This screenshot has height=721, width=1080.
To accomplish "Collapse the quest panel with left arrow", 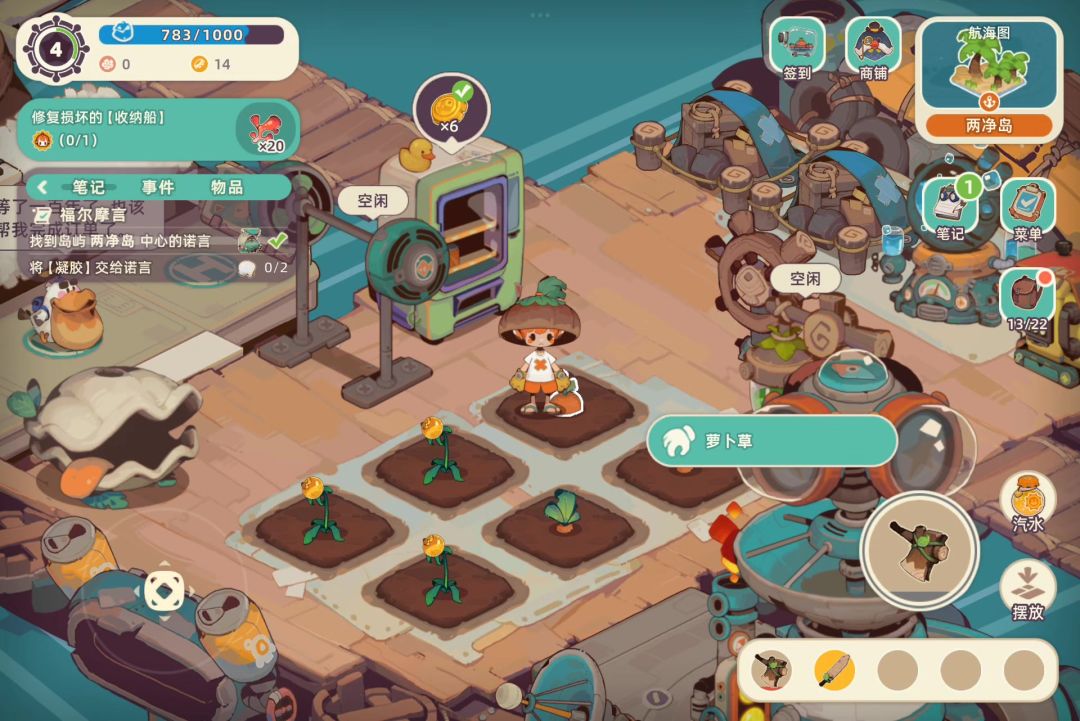I will tap(43, 187).
